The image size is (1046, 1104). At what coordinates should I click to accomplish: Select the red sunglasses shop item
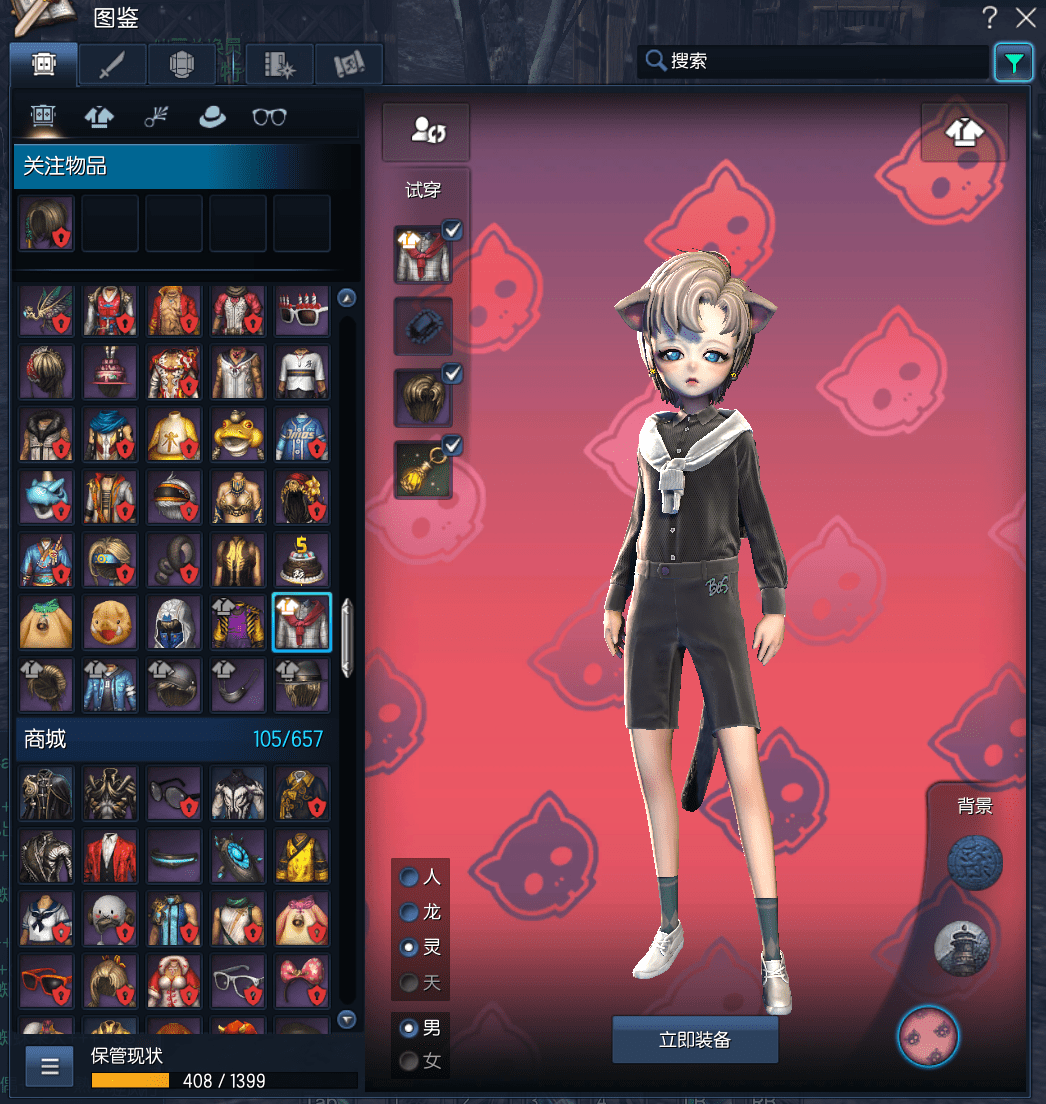click(x=46, y=981)
